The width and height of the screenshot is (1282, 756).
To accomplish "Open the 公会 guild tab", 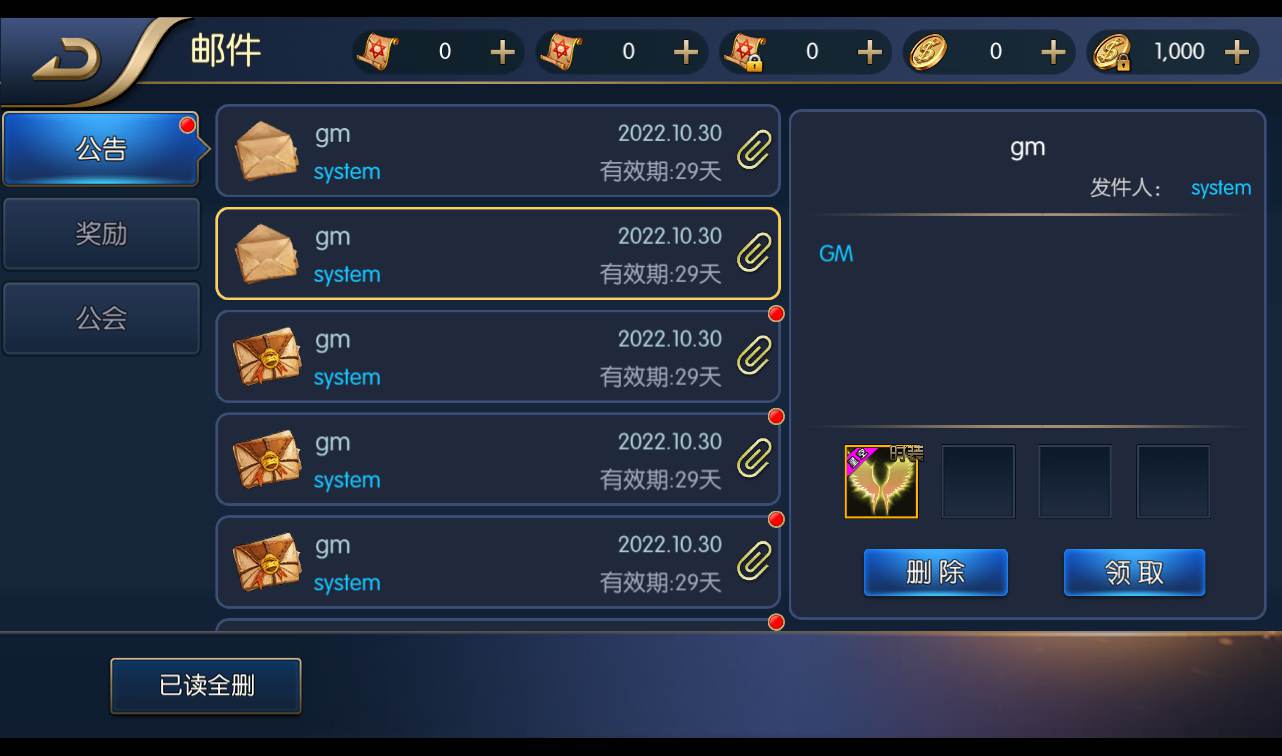I will pos(100,318).
